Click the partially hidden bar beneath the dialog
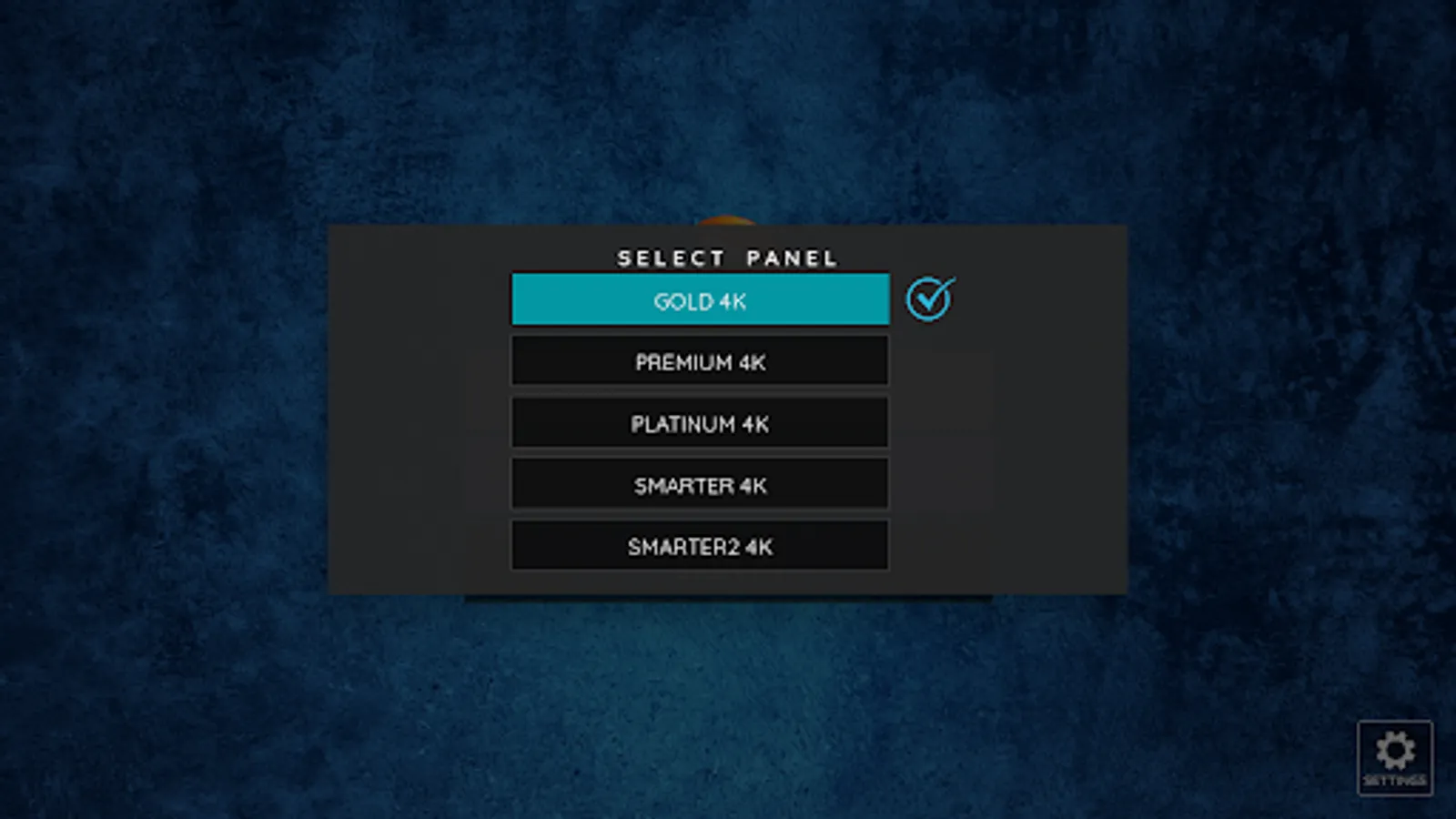The image size is (1456, 819). point(728,596)
